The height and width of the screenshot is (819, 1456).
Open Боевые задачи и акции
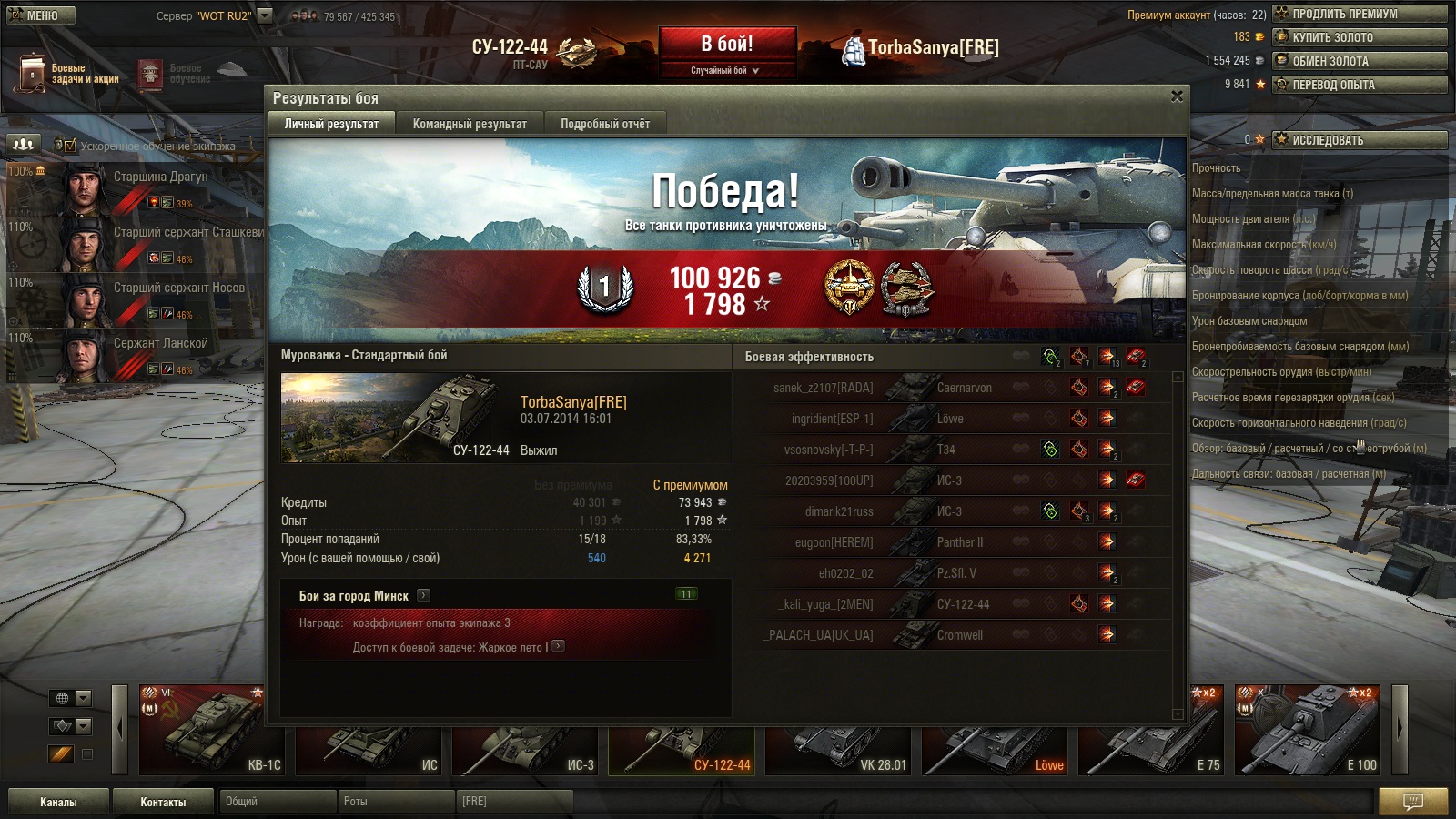coord(69,74)
